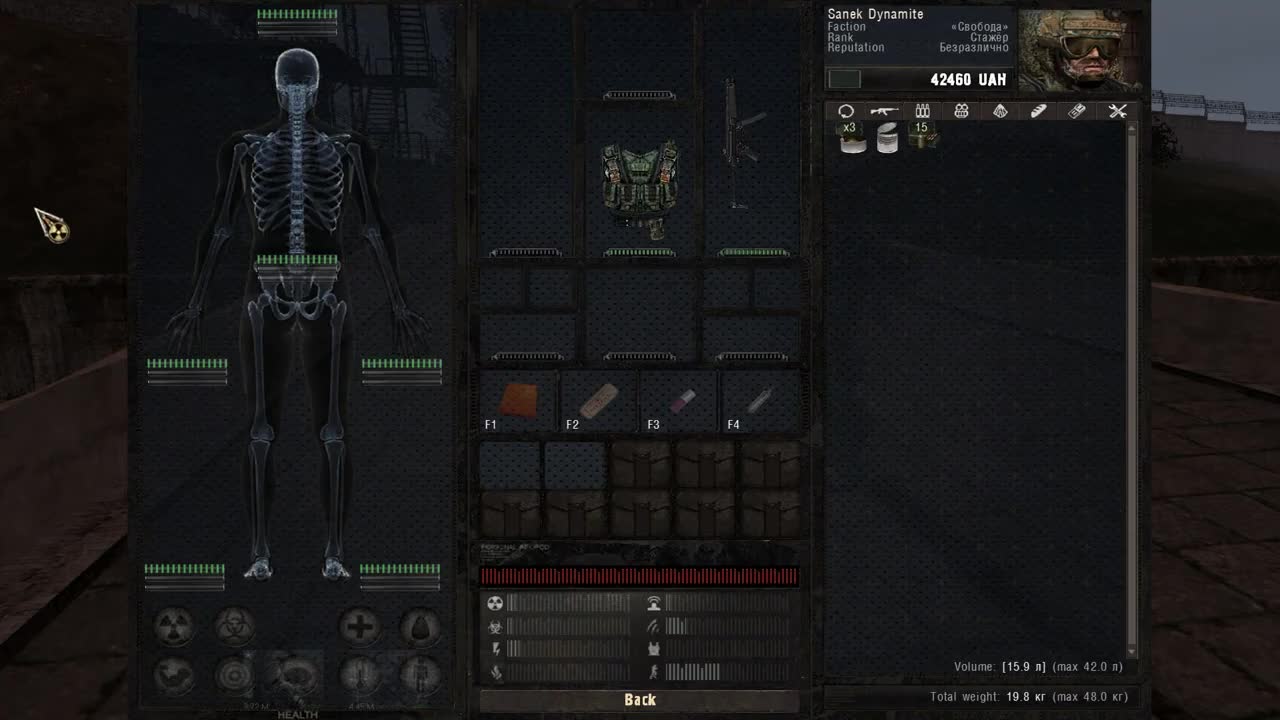This screenshot has height=720, width=1280.
Task: Select the ammo filter icon
Action: pyautogui.click(x=922, y=111)
